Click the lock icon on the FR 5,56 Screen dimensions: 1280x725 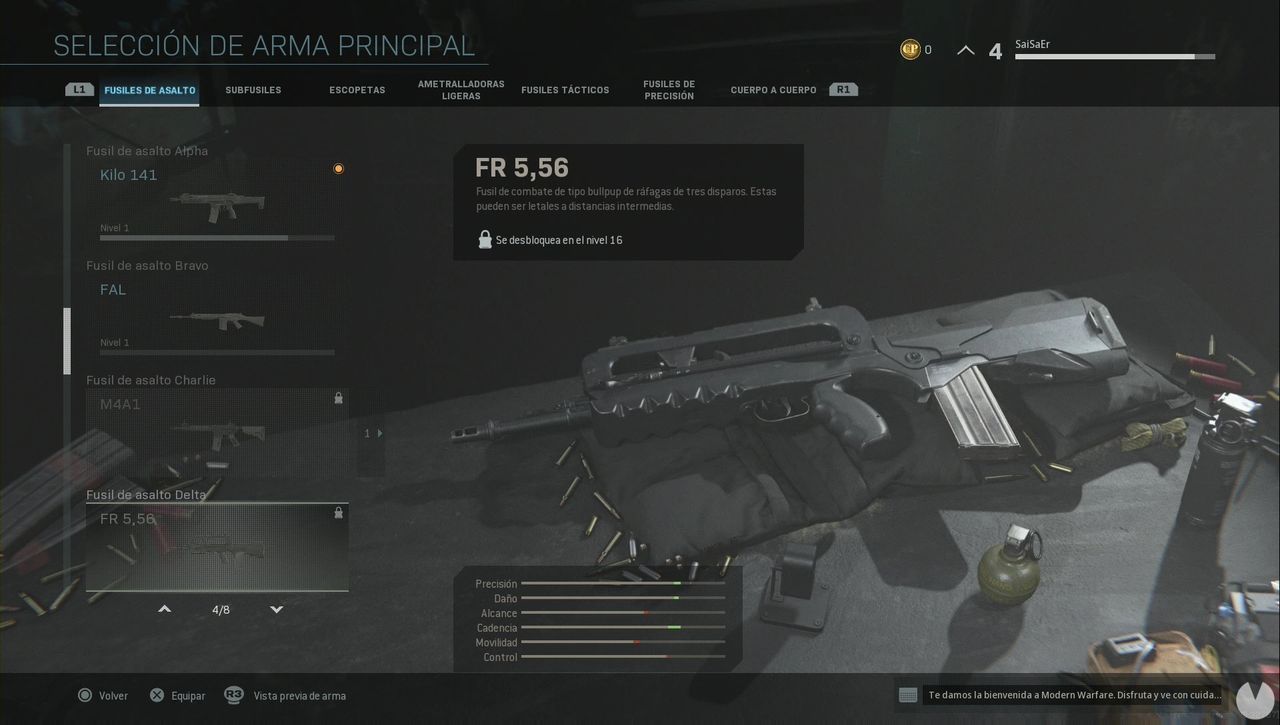[338, 512]
